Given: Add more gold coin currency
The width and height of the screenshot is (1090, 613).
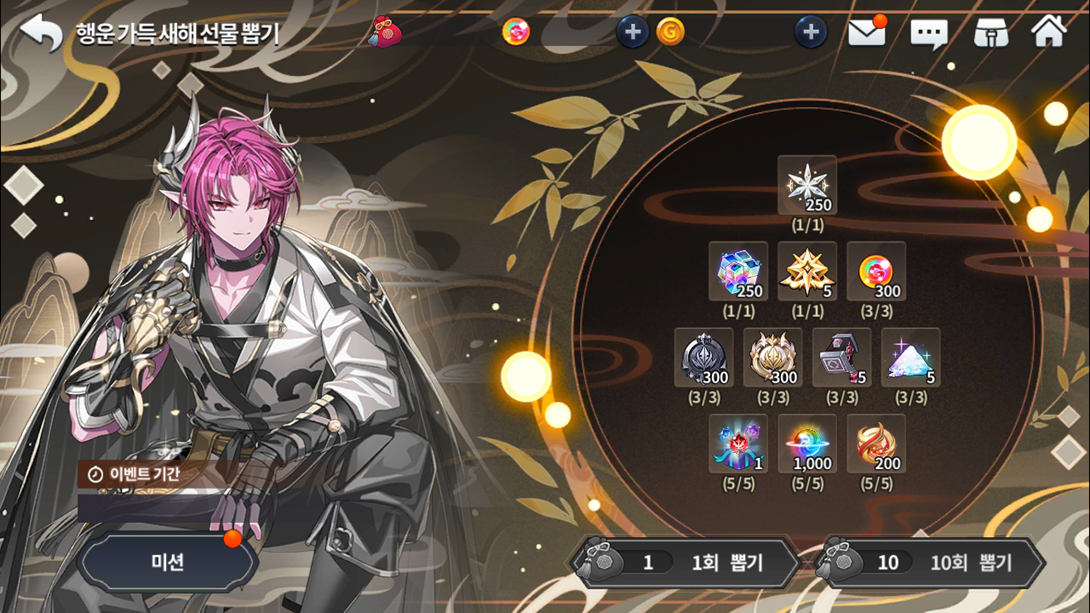Looking at the screenshot, I should [x=810, y=33].
